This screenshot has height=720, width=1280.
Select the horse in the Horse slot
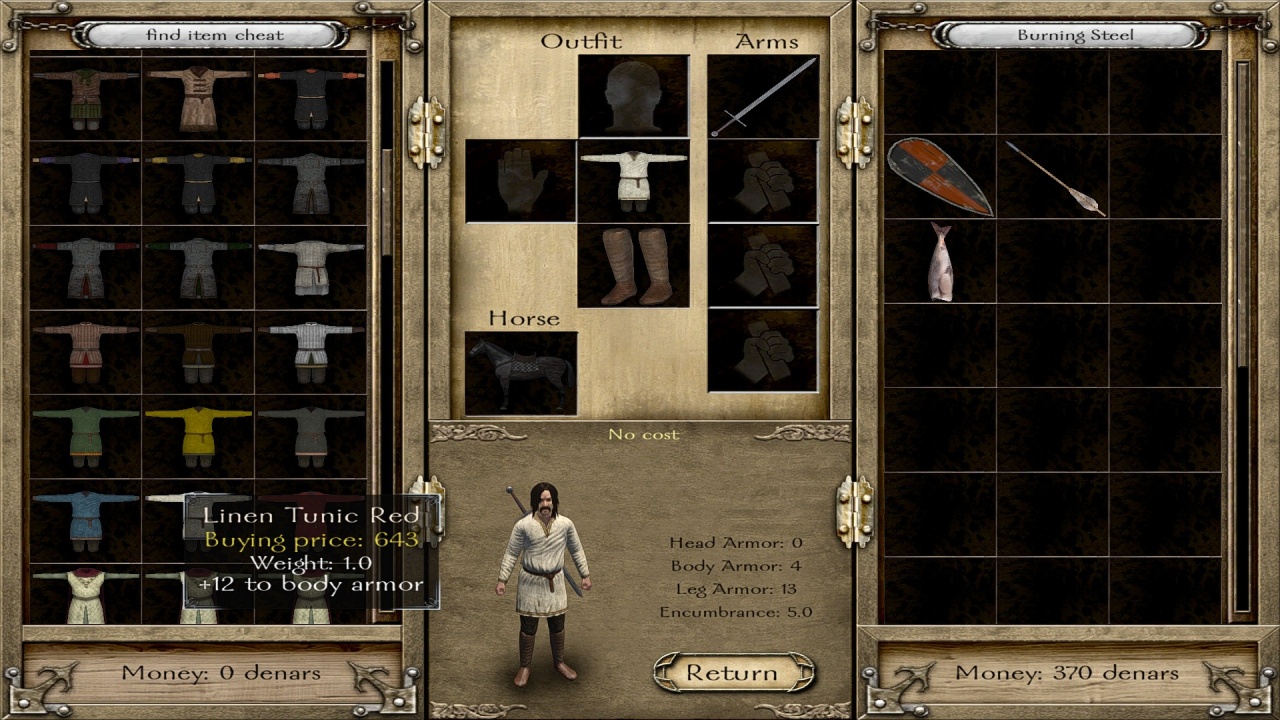pyautogui.click(x=521, y=373)
